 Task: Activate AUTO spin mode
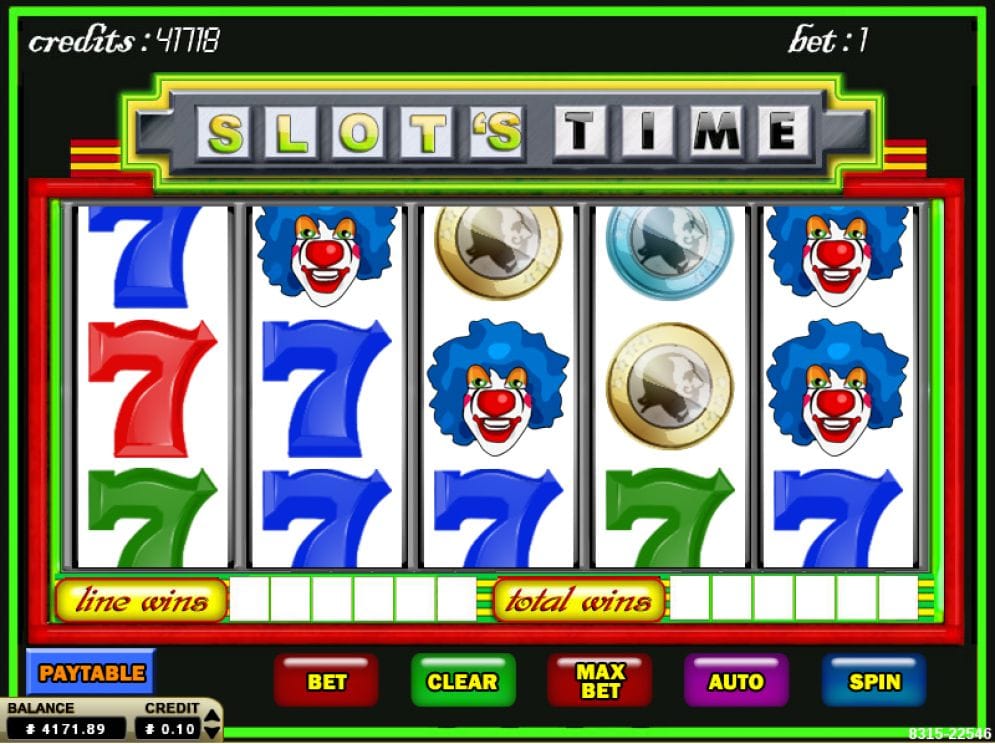pos(735,681)
